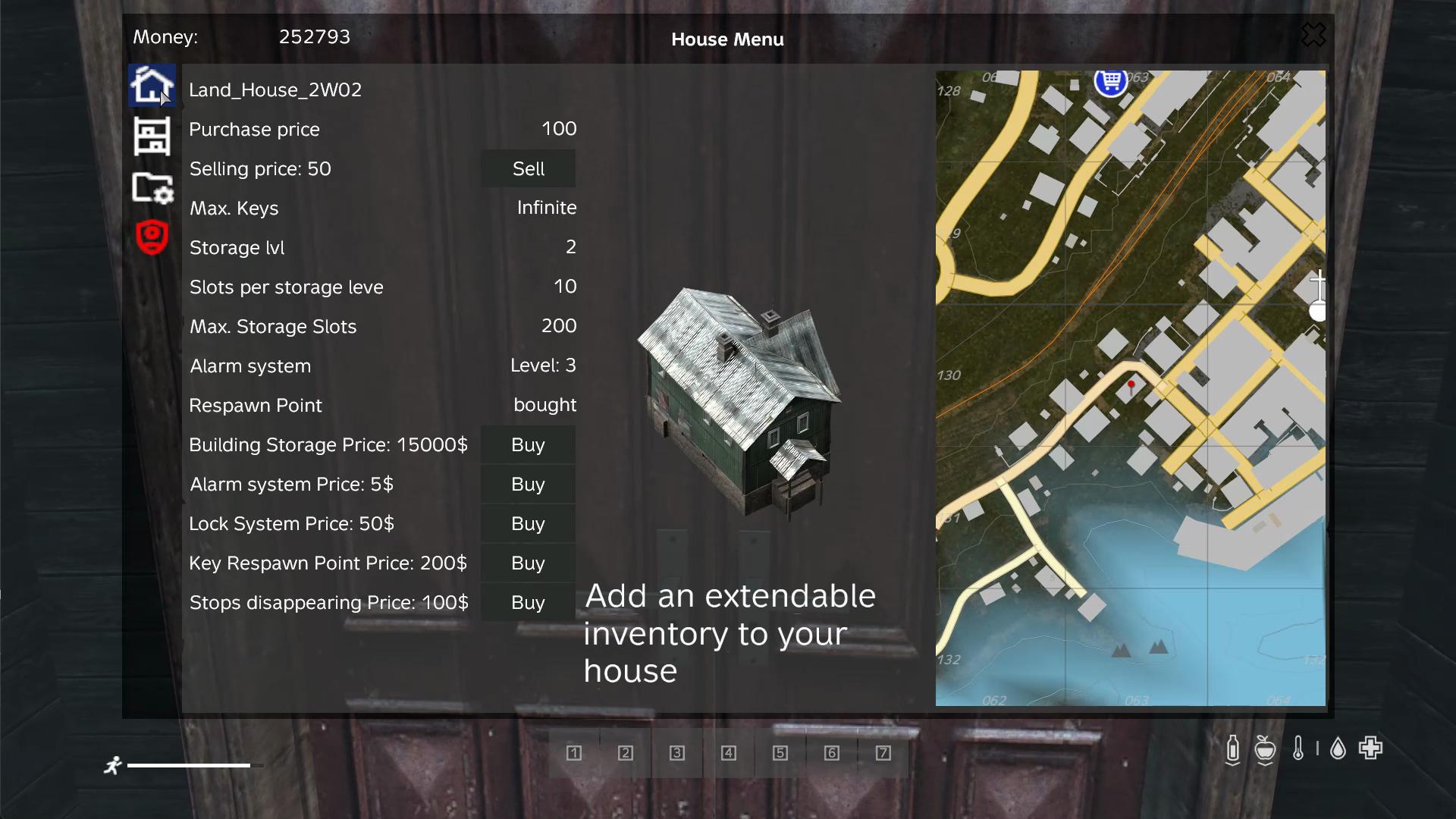The image size is (1456, 819).
Task: Open the folder settings tab
Action: 152,188
